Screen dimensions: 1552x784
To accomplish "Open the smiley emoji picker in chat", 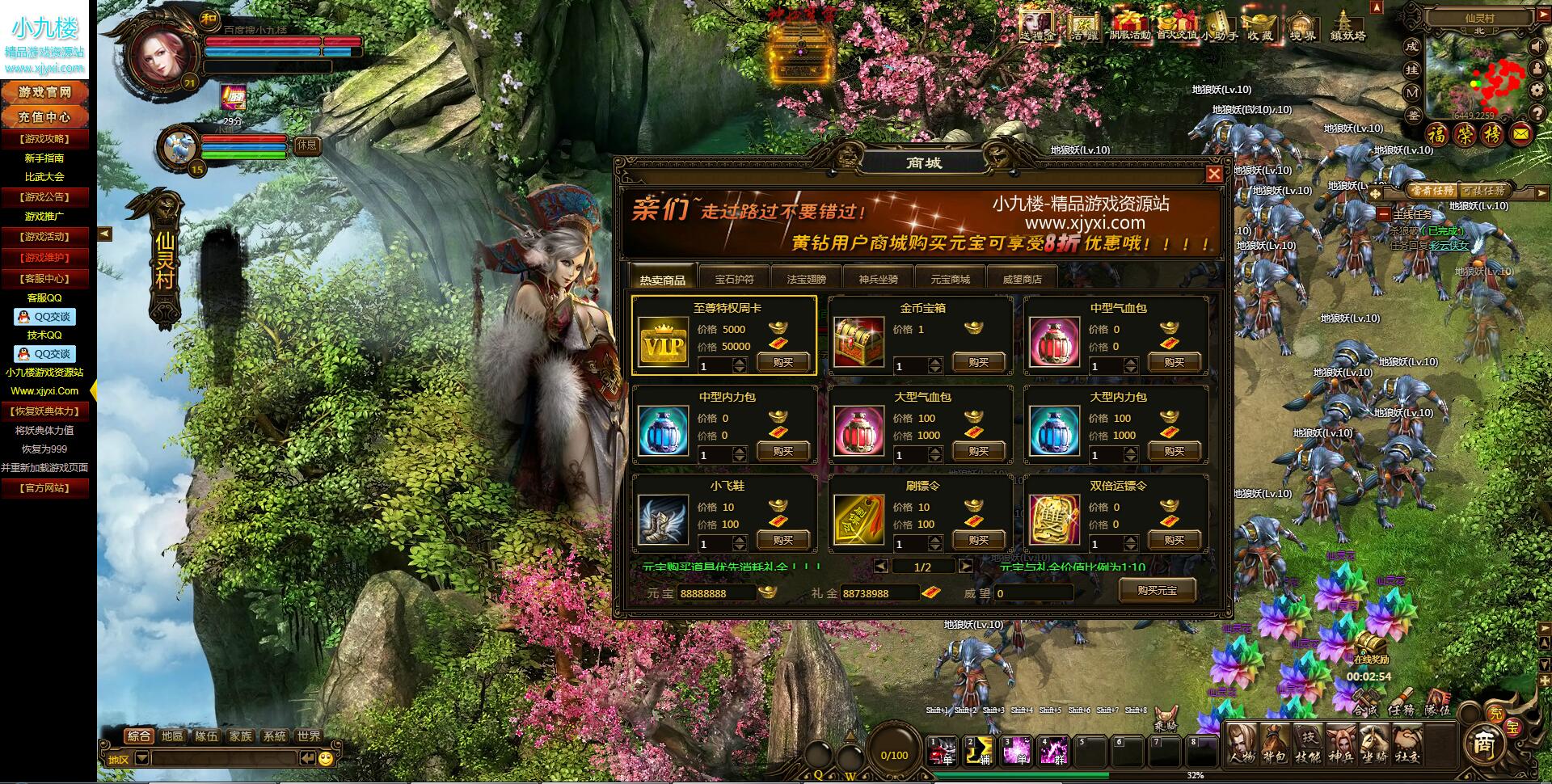I will [x=325, y=758].
